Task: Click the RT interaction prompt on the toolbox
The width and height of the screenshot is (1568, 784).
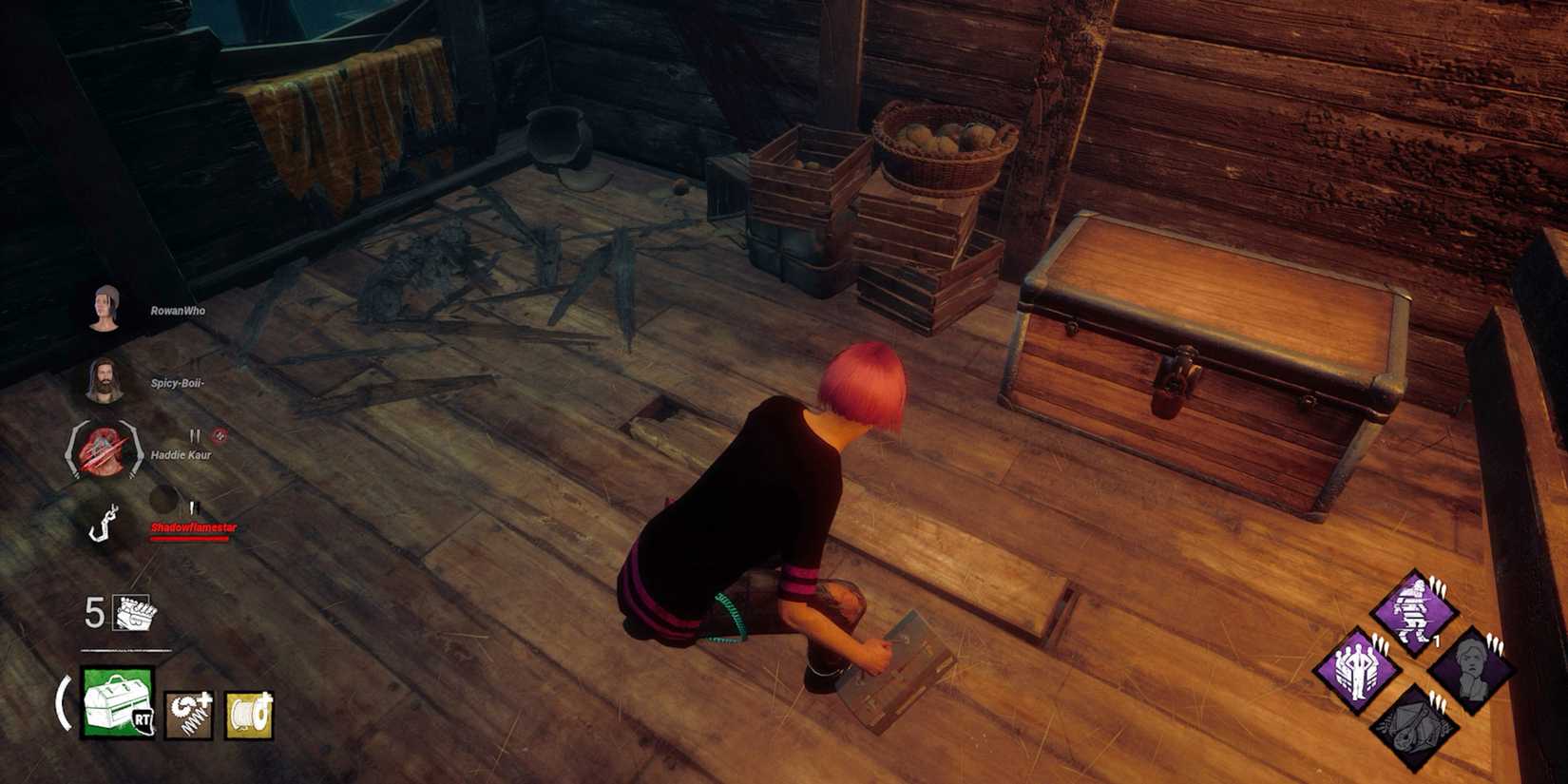Action: click(x=143, y=718)
